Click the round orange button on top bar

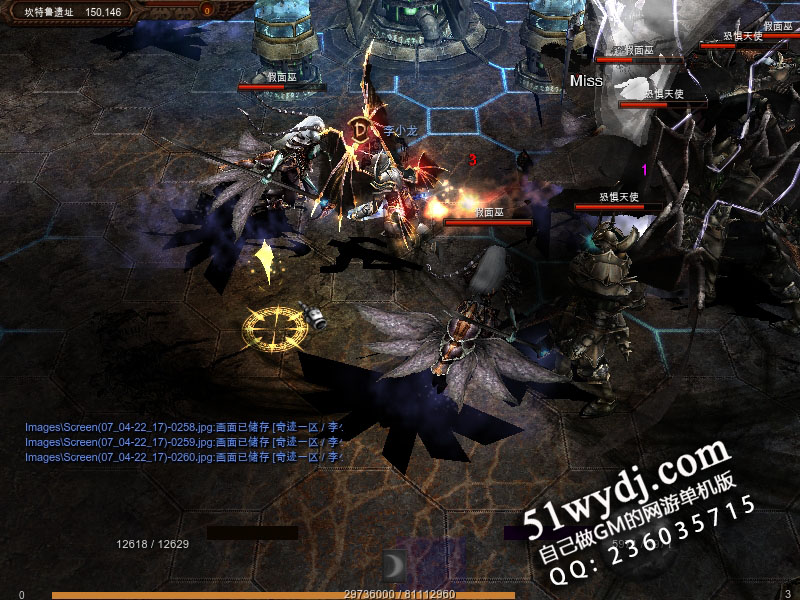pos(207,11)
